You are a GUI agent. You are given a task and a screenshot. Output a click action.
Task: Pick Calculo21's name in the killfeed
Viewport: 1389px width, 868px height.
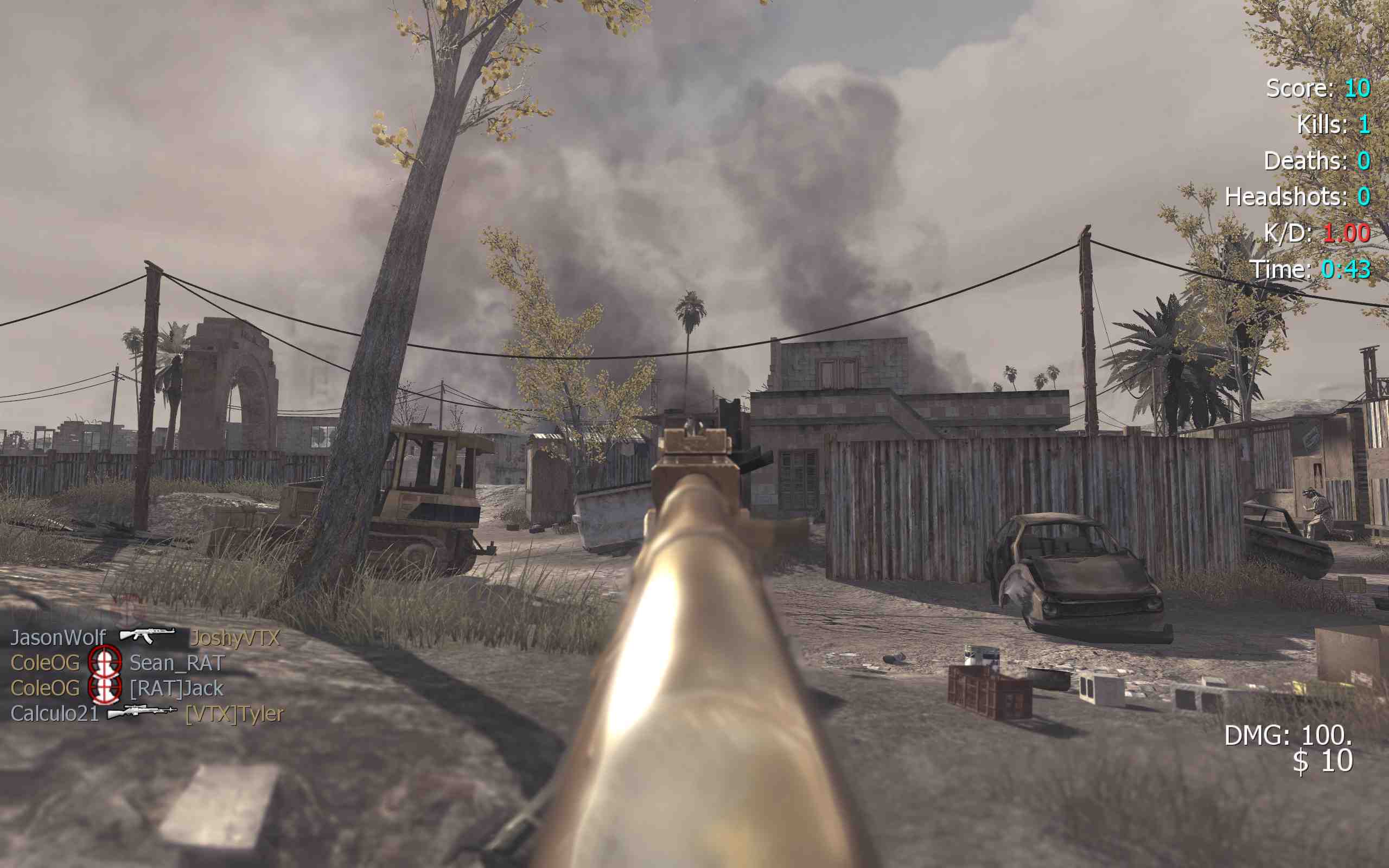point(54,713)
